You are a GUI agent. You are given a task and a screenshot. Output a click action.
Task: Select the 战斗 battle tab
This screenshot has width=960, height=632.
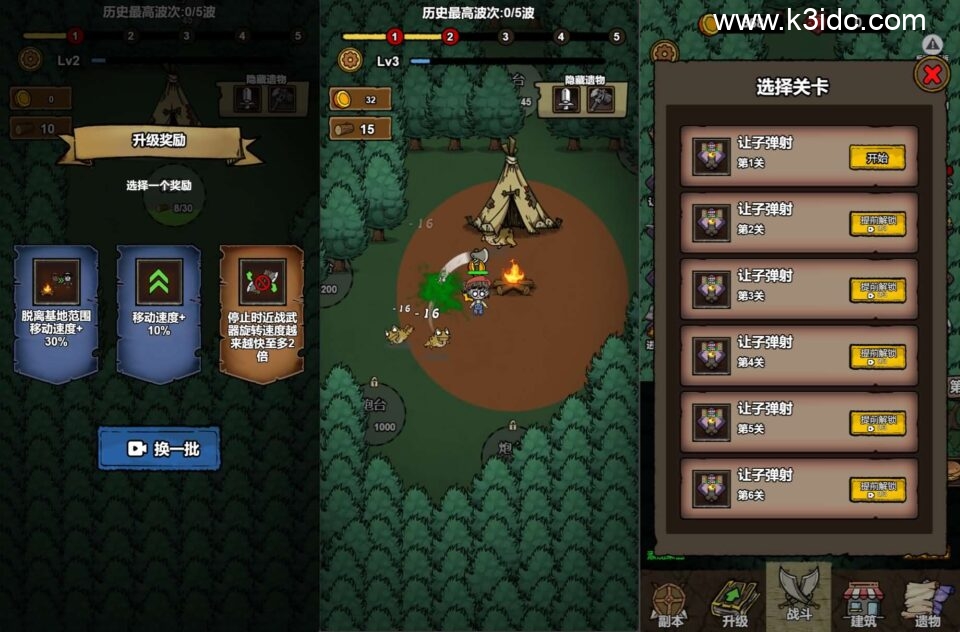[799, 598]
